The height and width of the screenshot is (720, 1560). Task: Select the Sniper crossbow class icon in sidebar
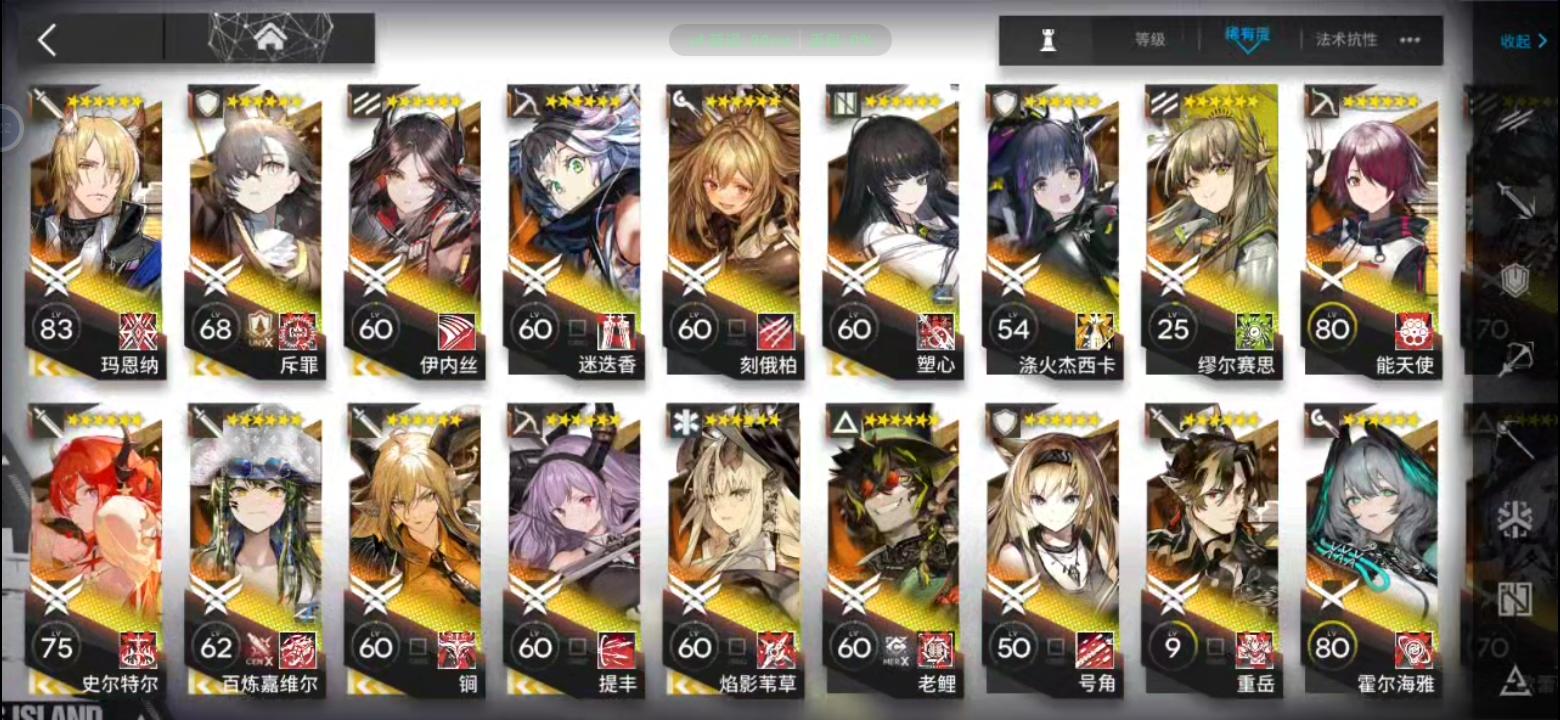[x=1516, y=356]
